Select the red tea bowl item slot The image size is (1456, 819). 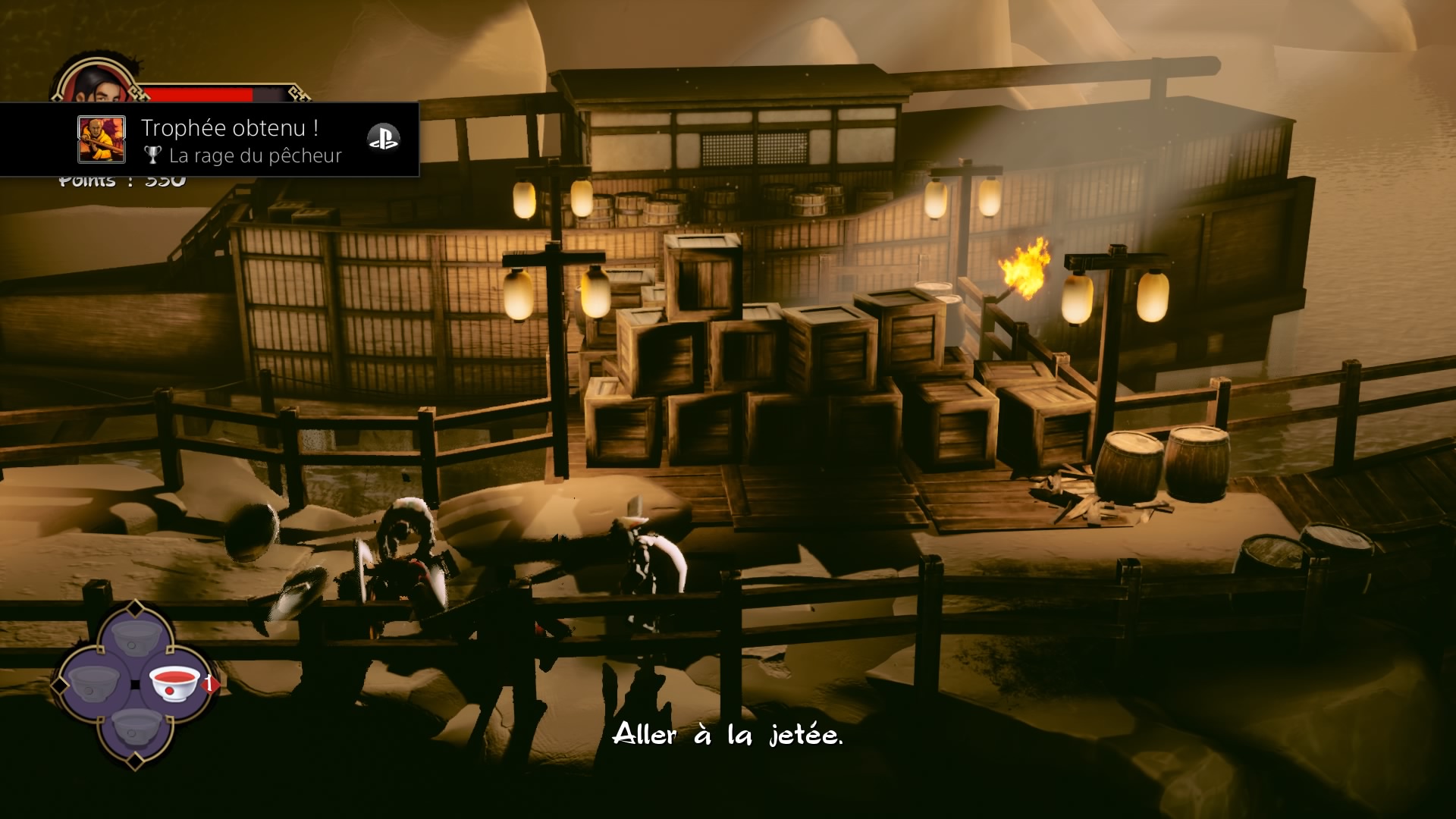[x=175, y=682]
